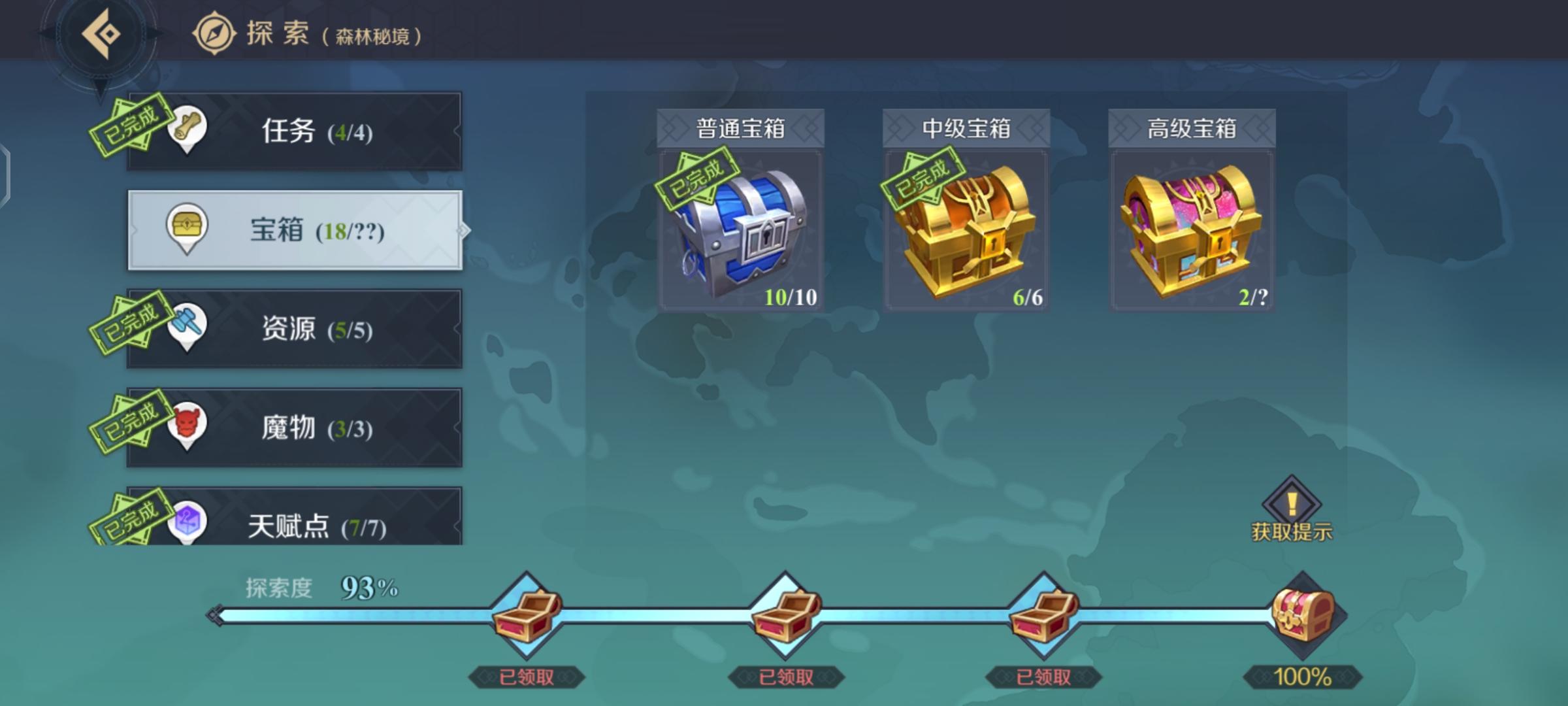
Task: Click the red demon icon beside 魔物
Action: (x=187, y=426)
